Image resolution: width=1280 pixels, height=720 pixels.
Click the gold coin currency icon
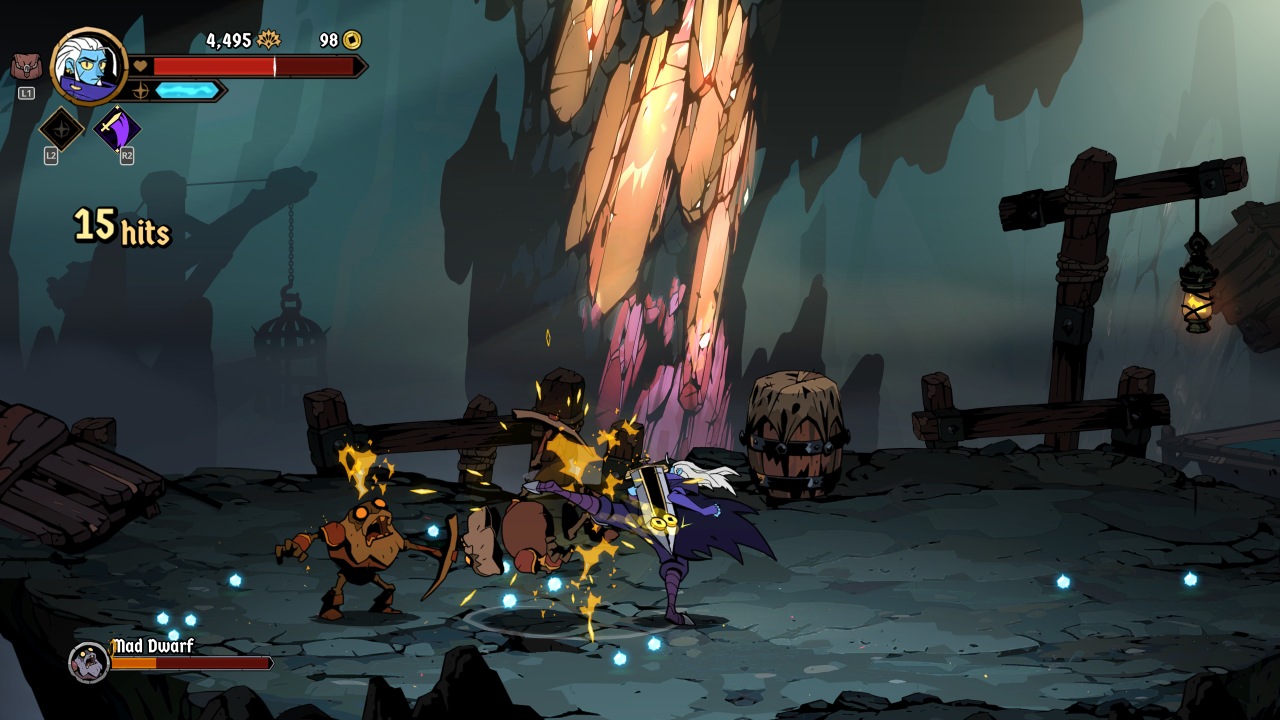[352, 40]
